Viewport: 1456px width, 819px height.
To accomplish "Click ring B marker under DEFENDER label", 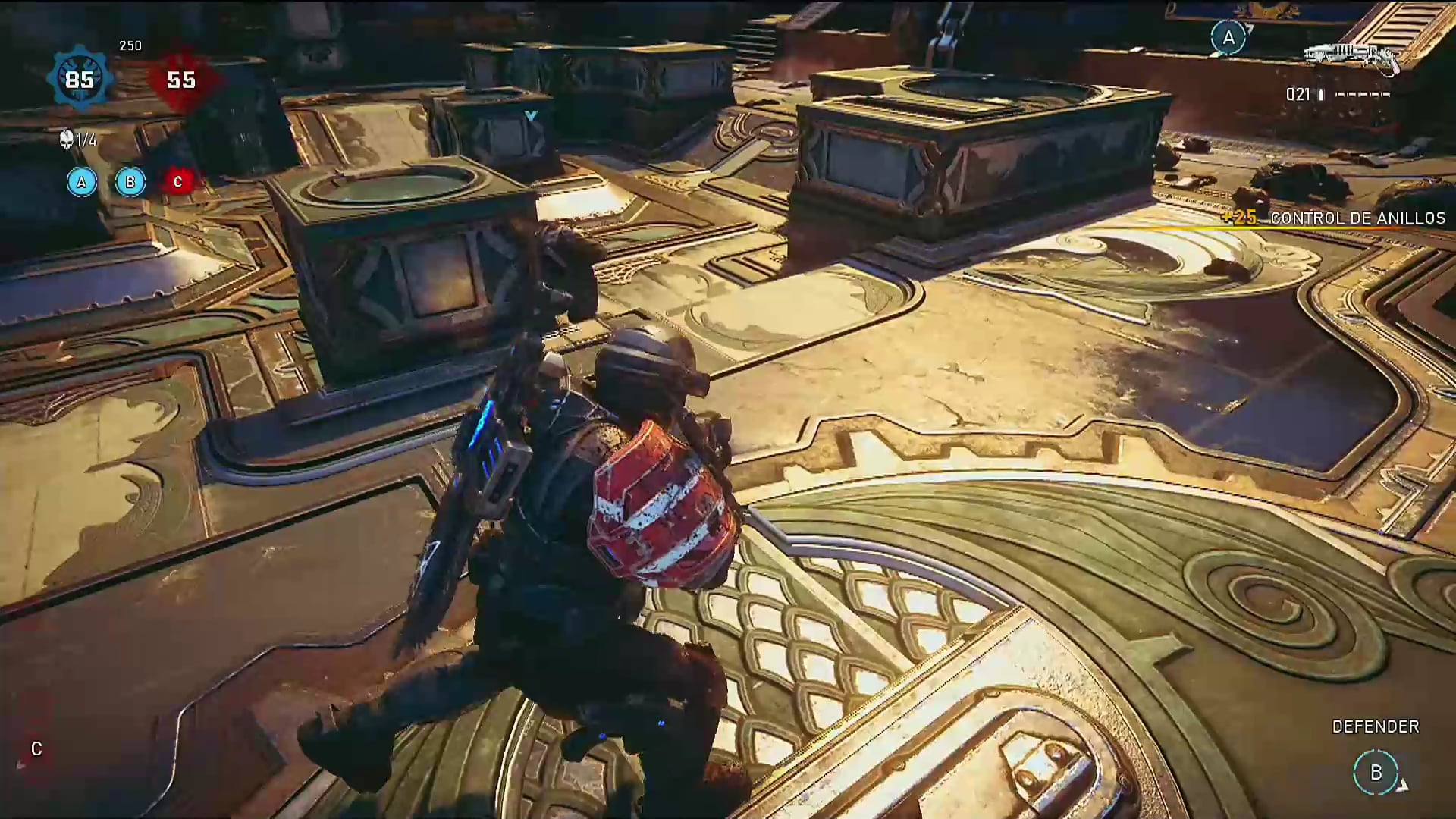I will pos(1376,772).
